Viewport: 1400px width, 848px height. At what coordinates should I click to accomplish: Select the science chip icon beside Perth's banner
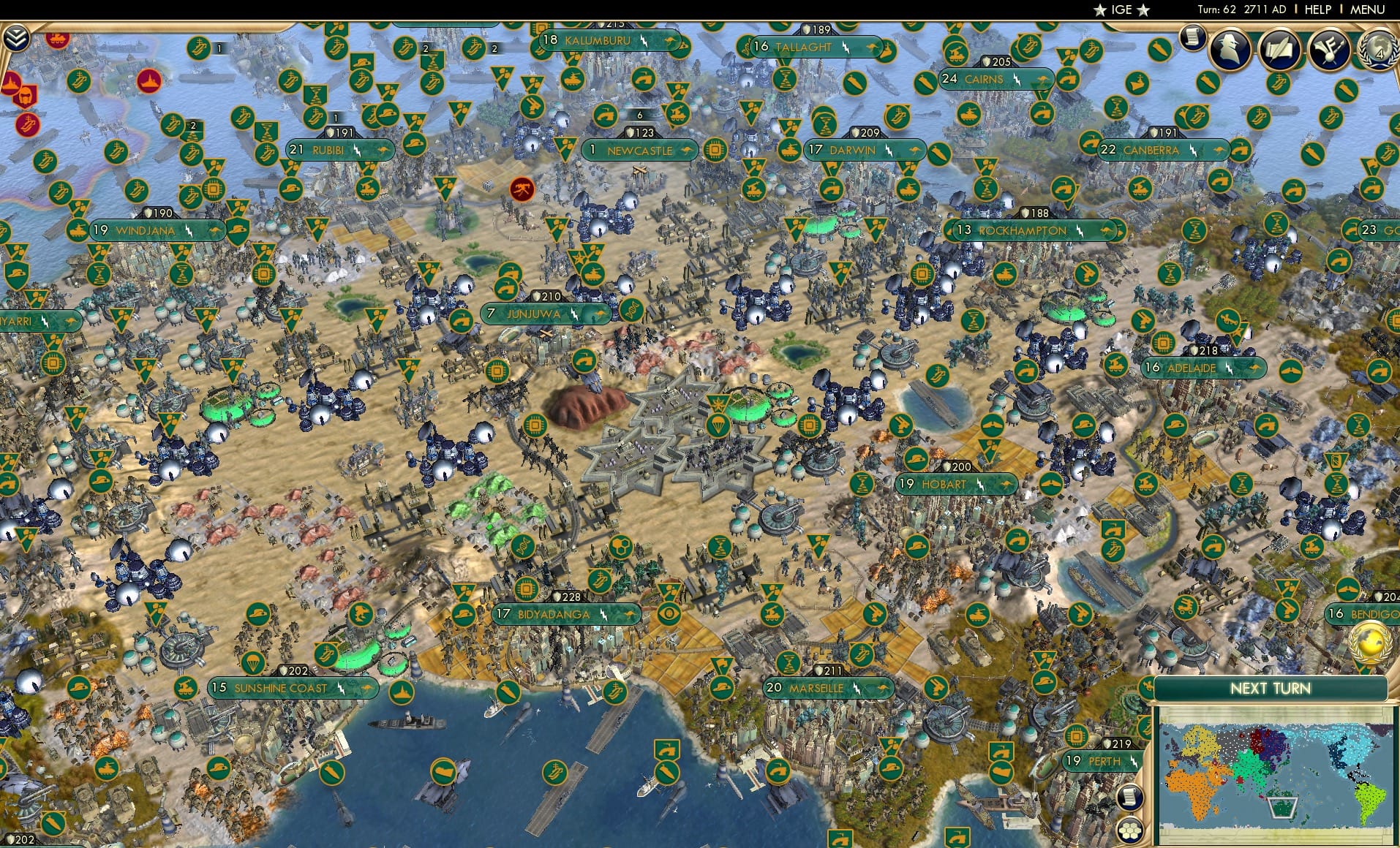tap(1077, 735)
